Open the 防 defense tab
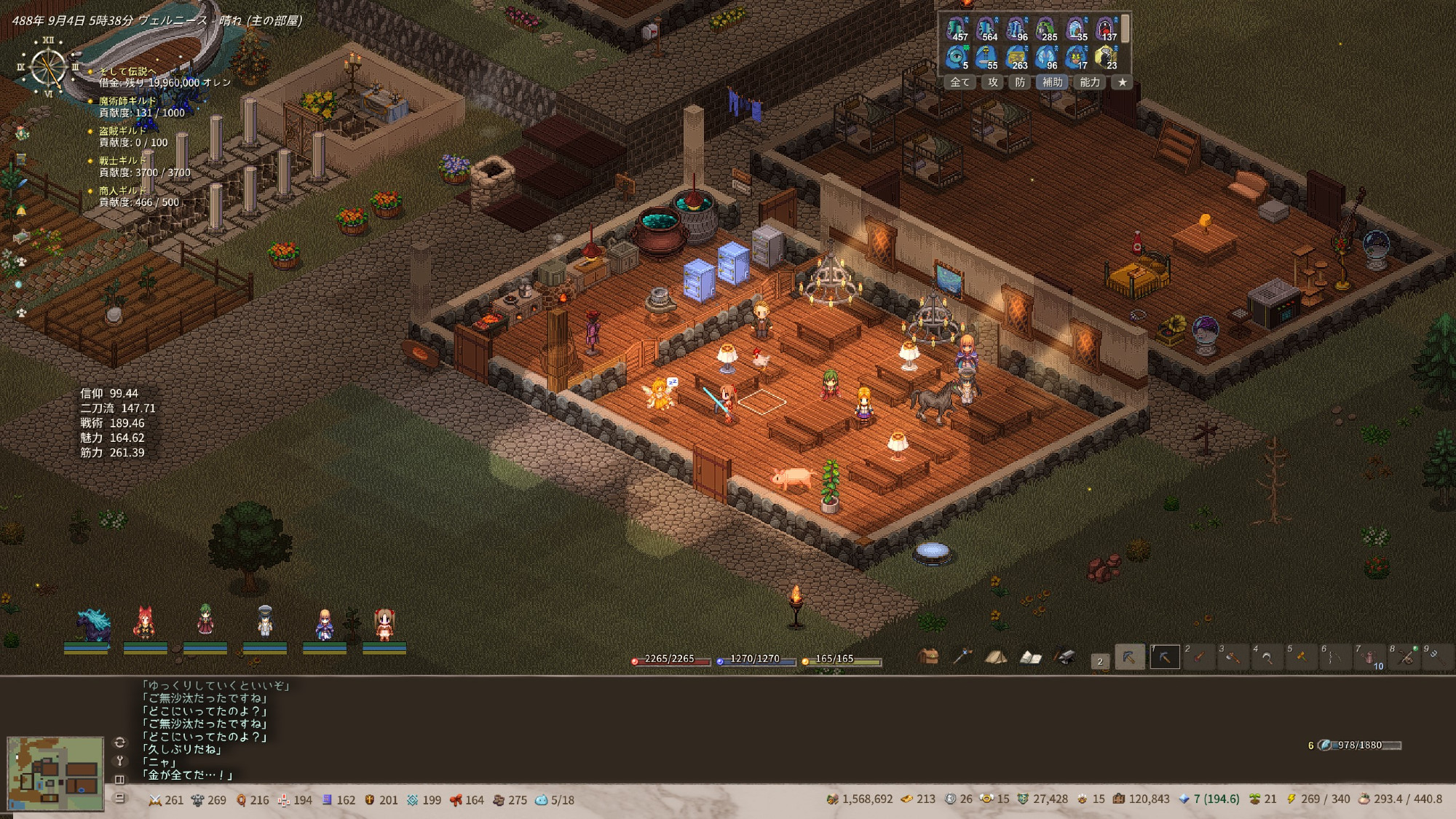 tap(1020, 82)
